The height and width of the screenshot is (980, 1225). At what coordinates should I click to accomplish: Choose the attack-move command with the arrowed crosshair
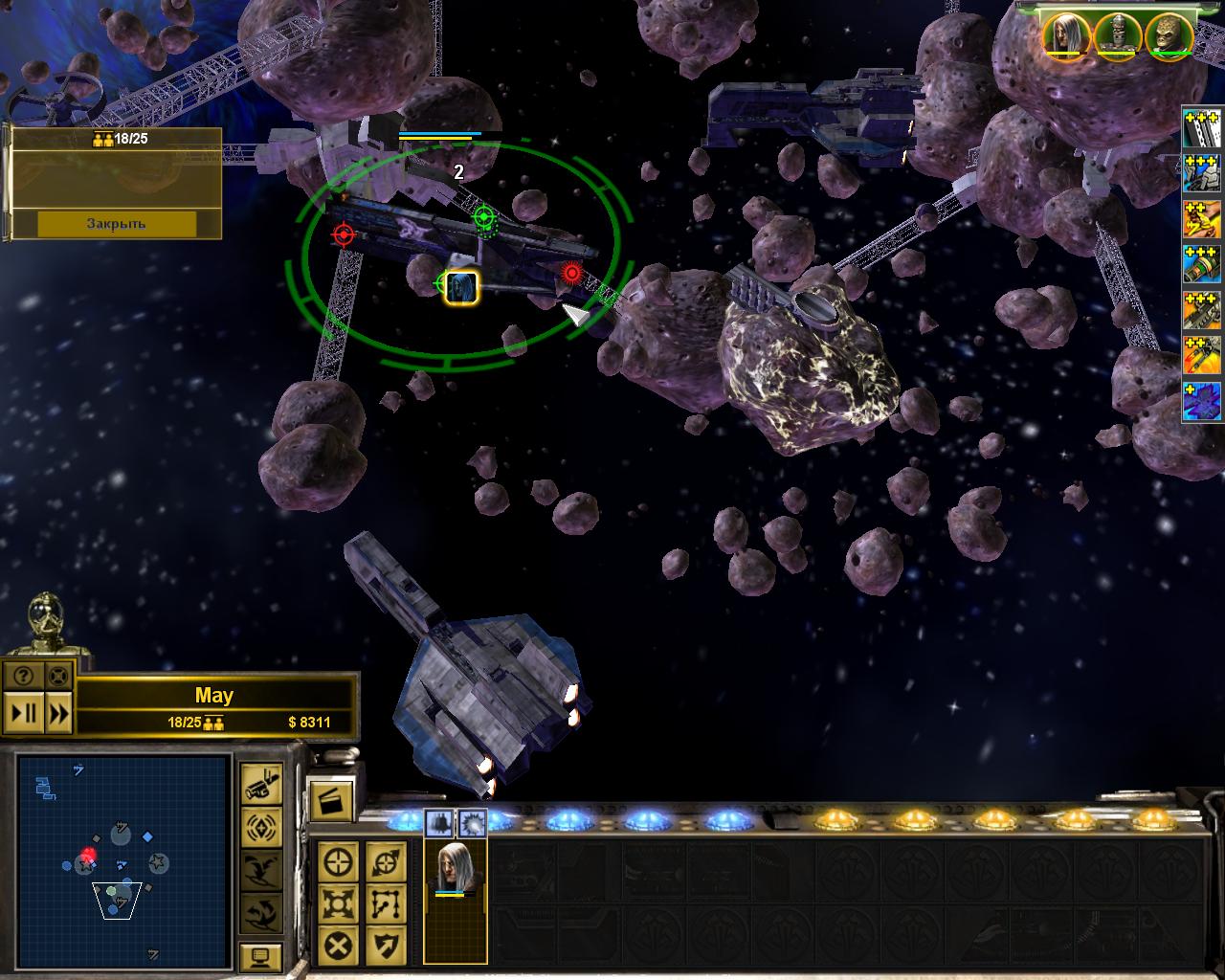click(x=387, y=861)
